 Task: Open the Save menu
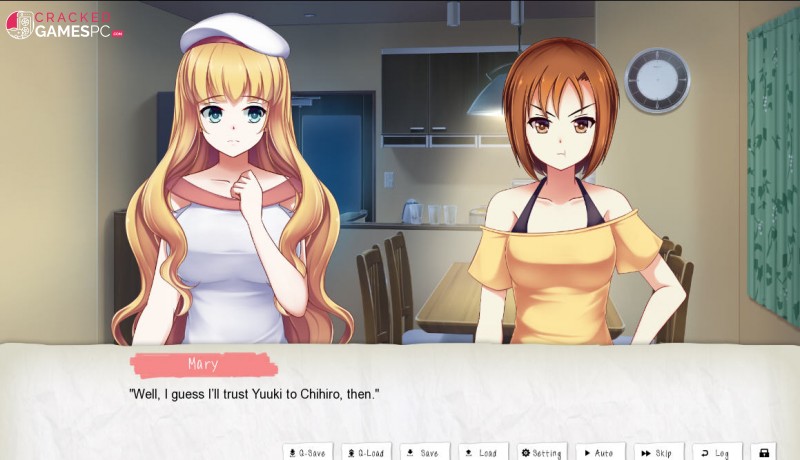(424, 452)
